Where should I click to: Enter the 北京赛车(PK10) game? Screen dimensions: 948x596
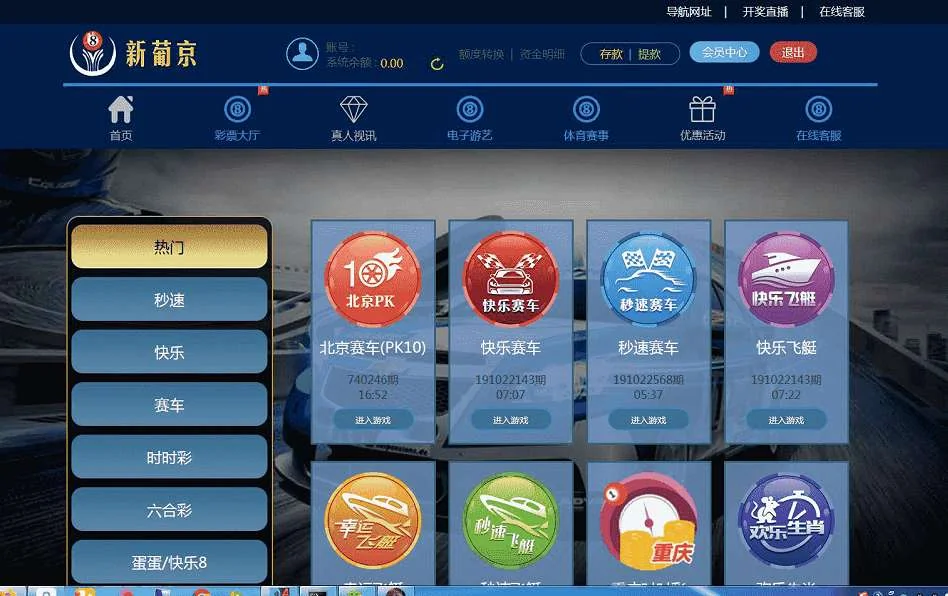(x=373, y=420)
